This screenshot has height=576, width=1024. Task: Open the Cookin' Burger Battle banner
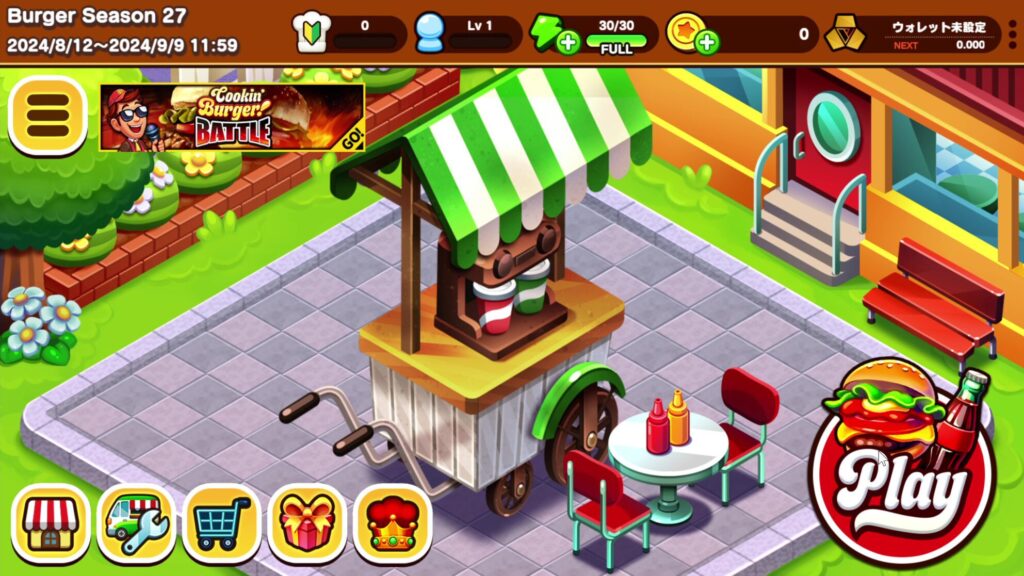pos(231,117)
